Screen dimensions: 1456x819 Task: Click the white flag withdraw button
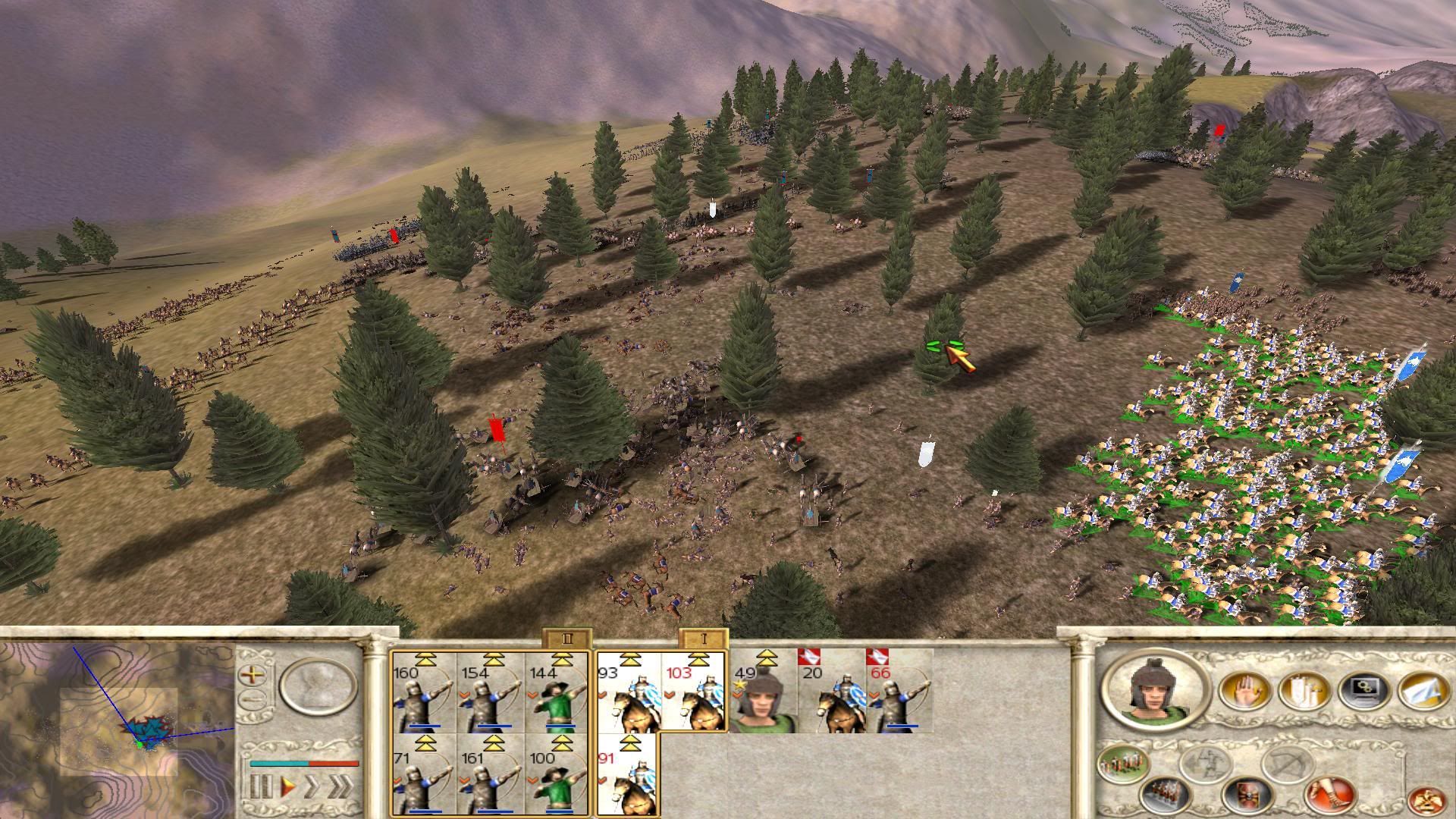1421,692
